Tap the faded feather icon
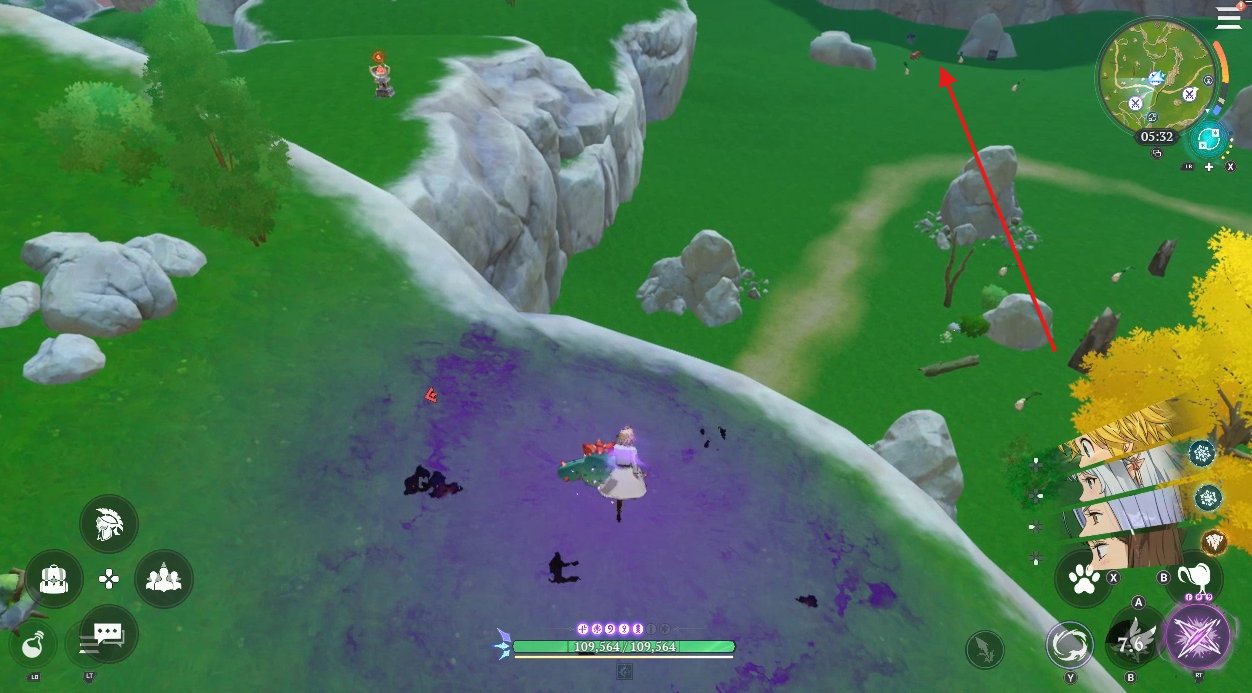 coord(985,650)
